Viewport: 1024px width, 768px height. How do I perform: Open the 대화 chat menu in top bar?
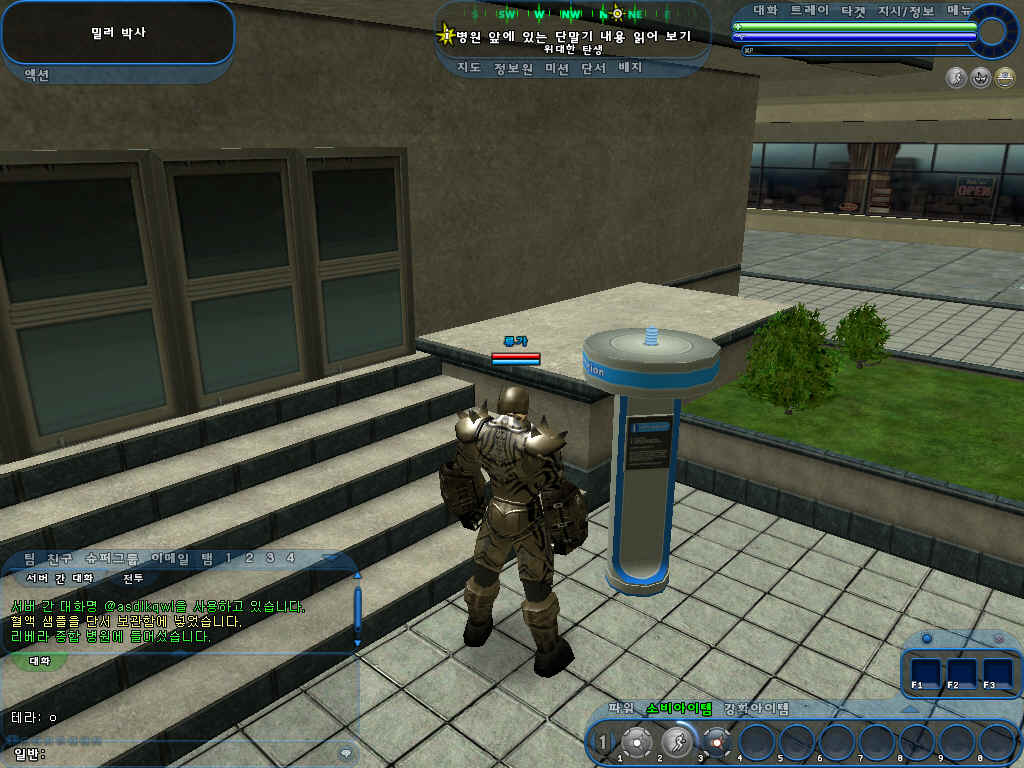pos(765,10)
